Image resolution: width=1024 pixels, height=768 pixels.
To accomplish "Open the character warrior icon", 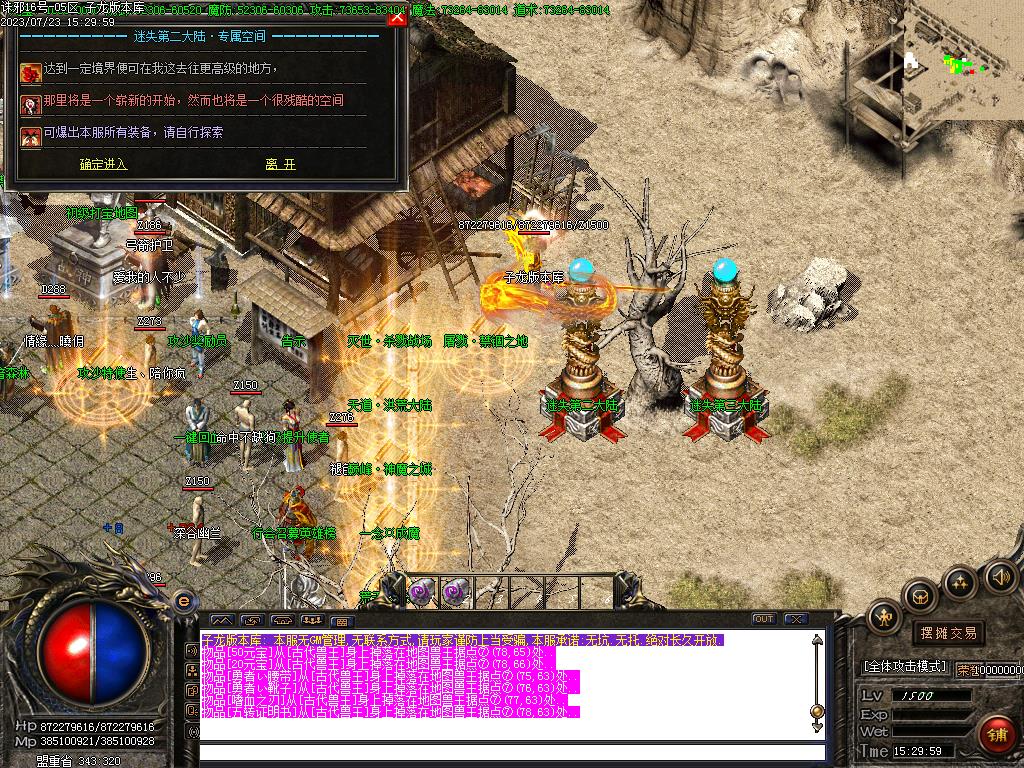I will pyautogui.click(x=884, y=618).
